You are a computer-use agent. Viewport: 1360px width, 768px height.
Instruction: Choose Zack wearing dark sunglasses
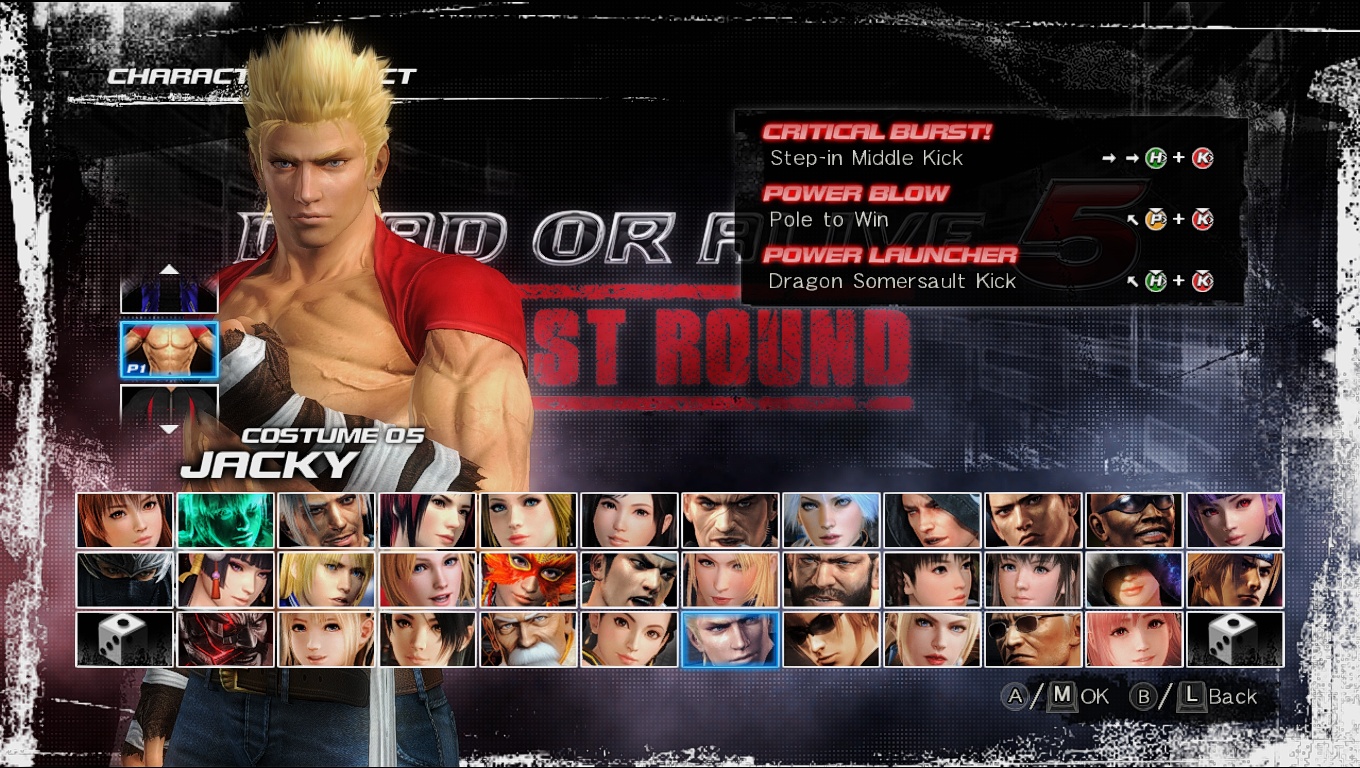click(1134, 520)
